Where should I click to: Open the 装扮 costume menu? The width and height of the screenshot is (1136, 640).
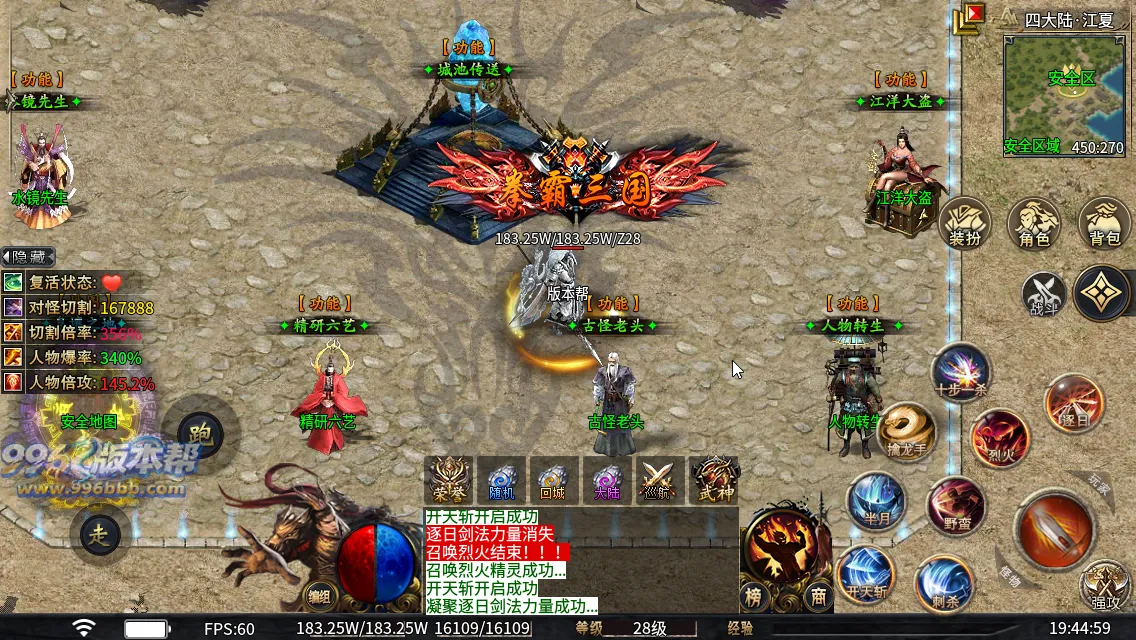965,223
